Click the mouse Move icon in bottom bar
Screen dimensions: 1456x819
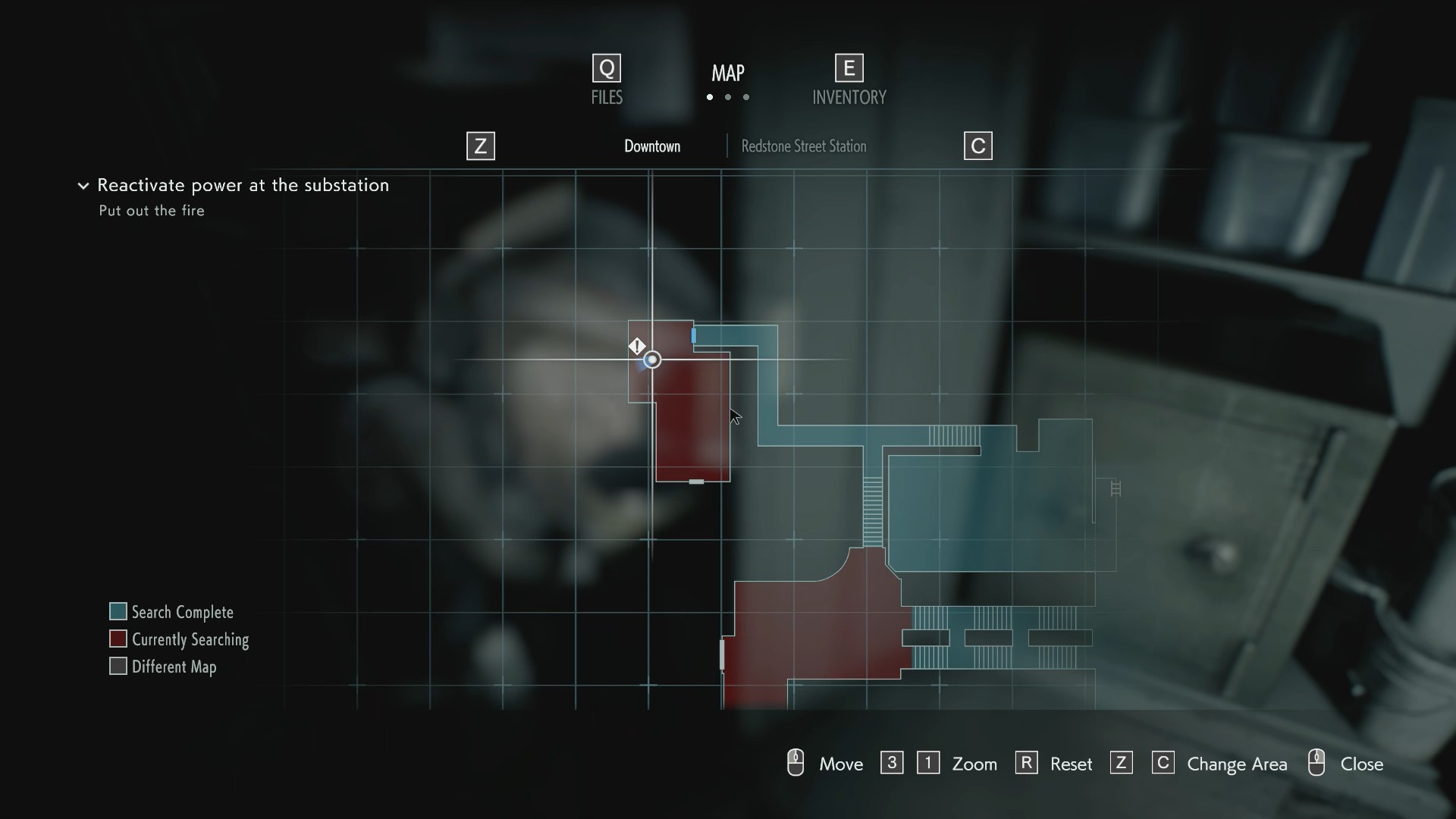coord(795,762)
